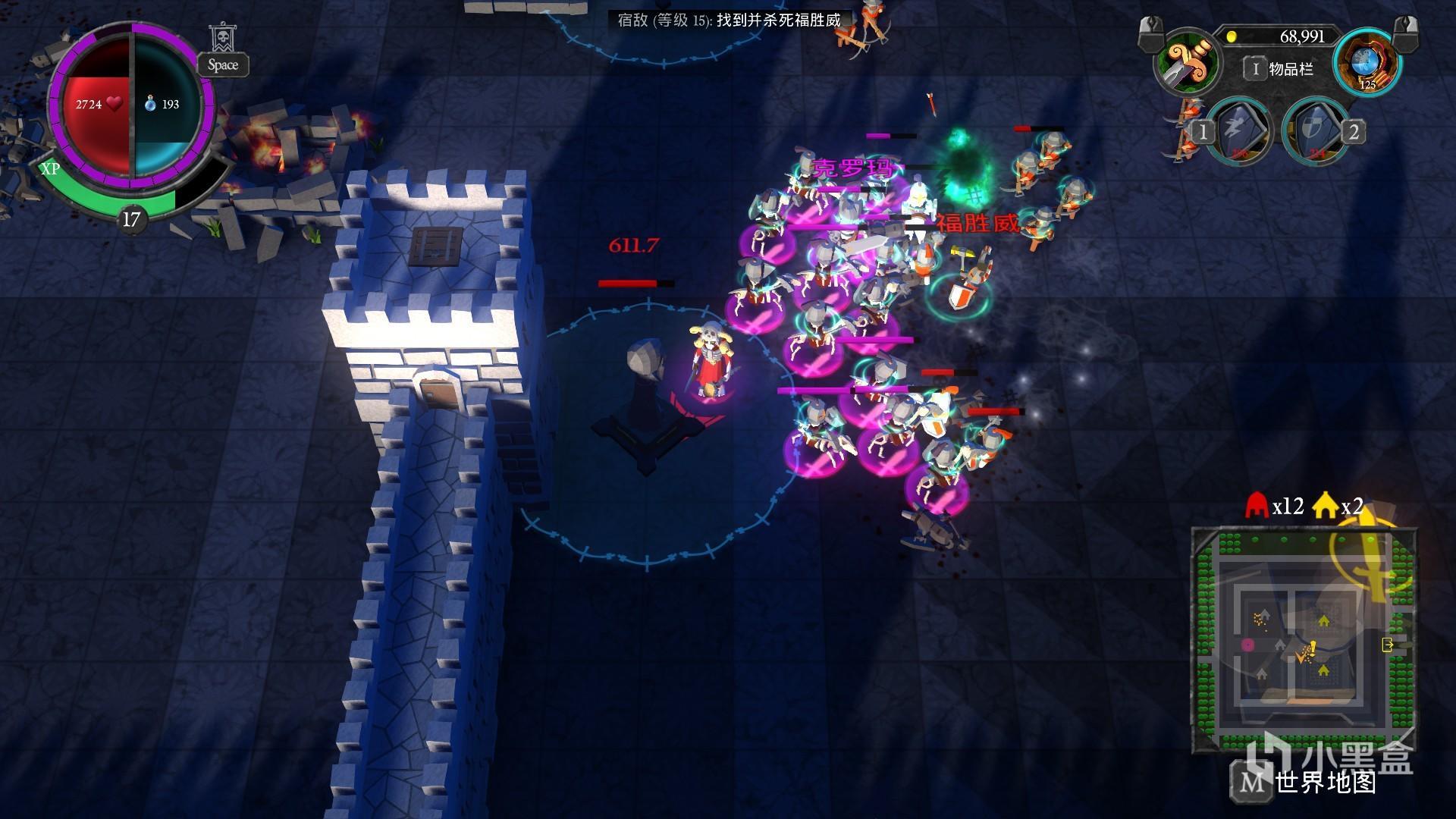Activate the blue orb spell icon
Image resolution: width=1456 pixels, height=819 pixels.
tap(1367, 62)
